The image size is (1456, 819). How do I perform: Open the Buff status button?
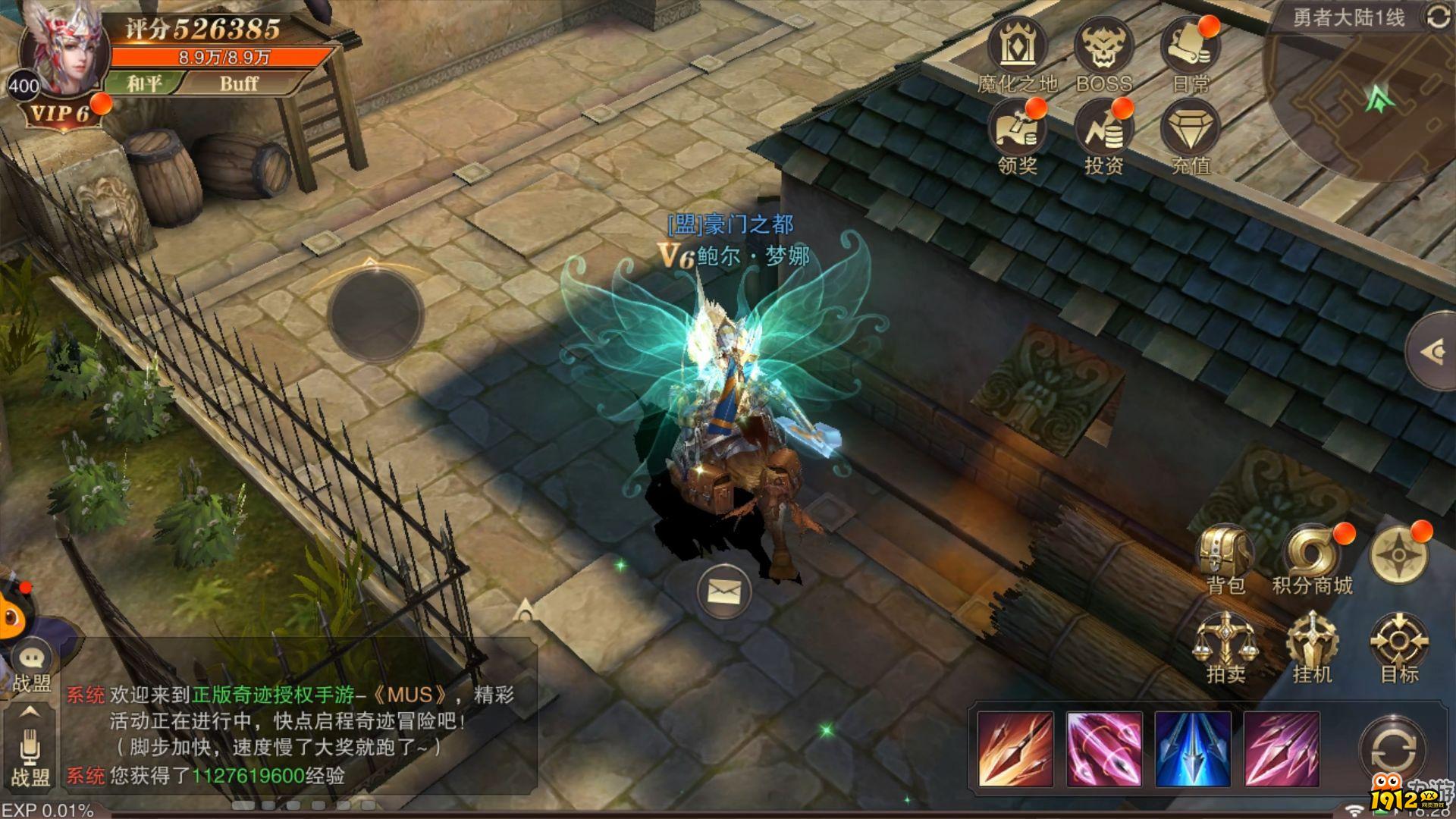pos(239,83)
